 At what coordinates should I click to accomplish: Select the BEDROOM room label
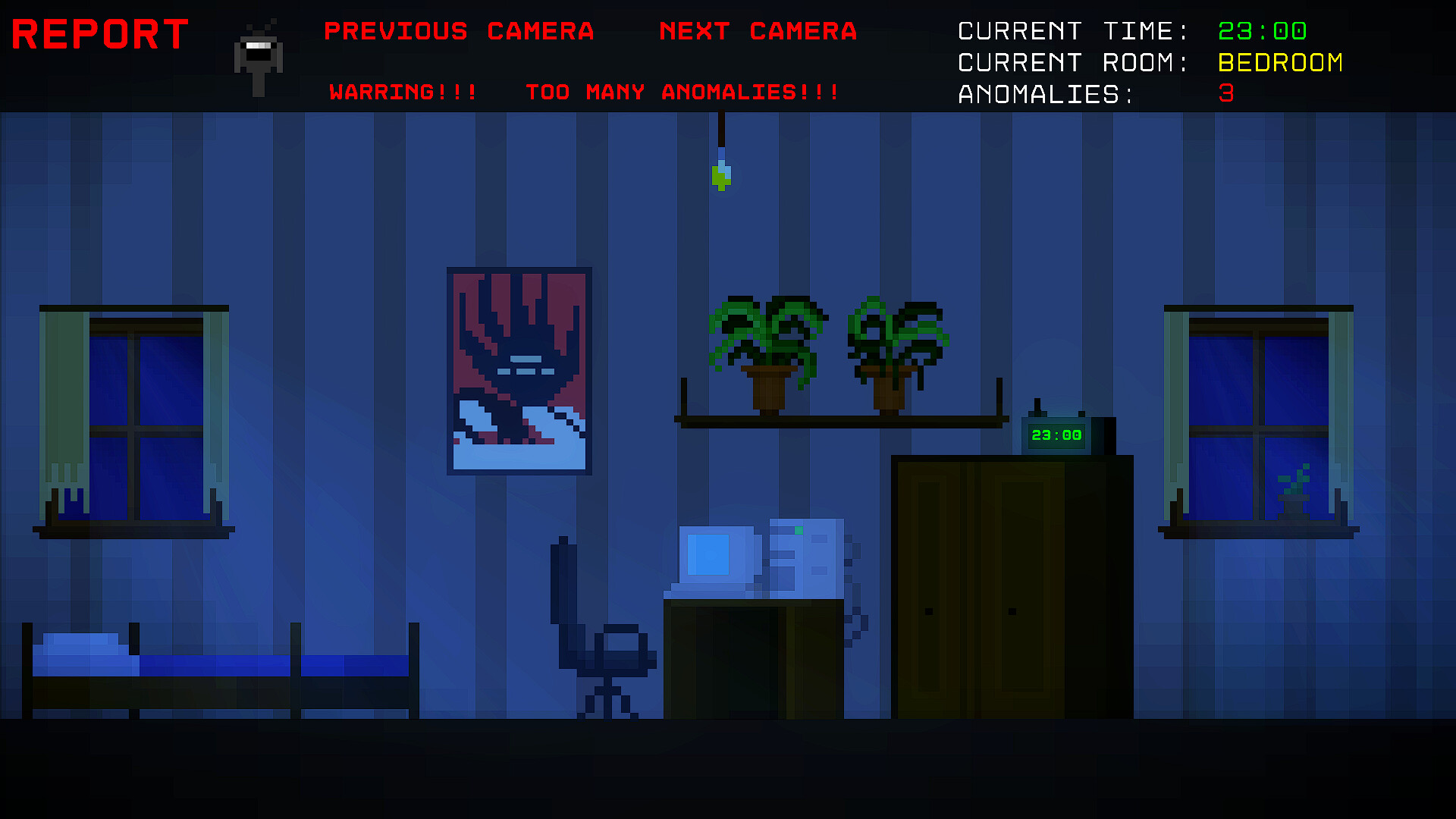1280,62
